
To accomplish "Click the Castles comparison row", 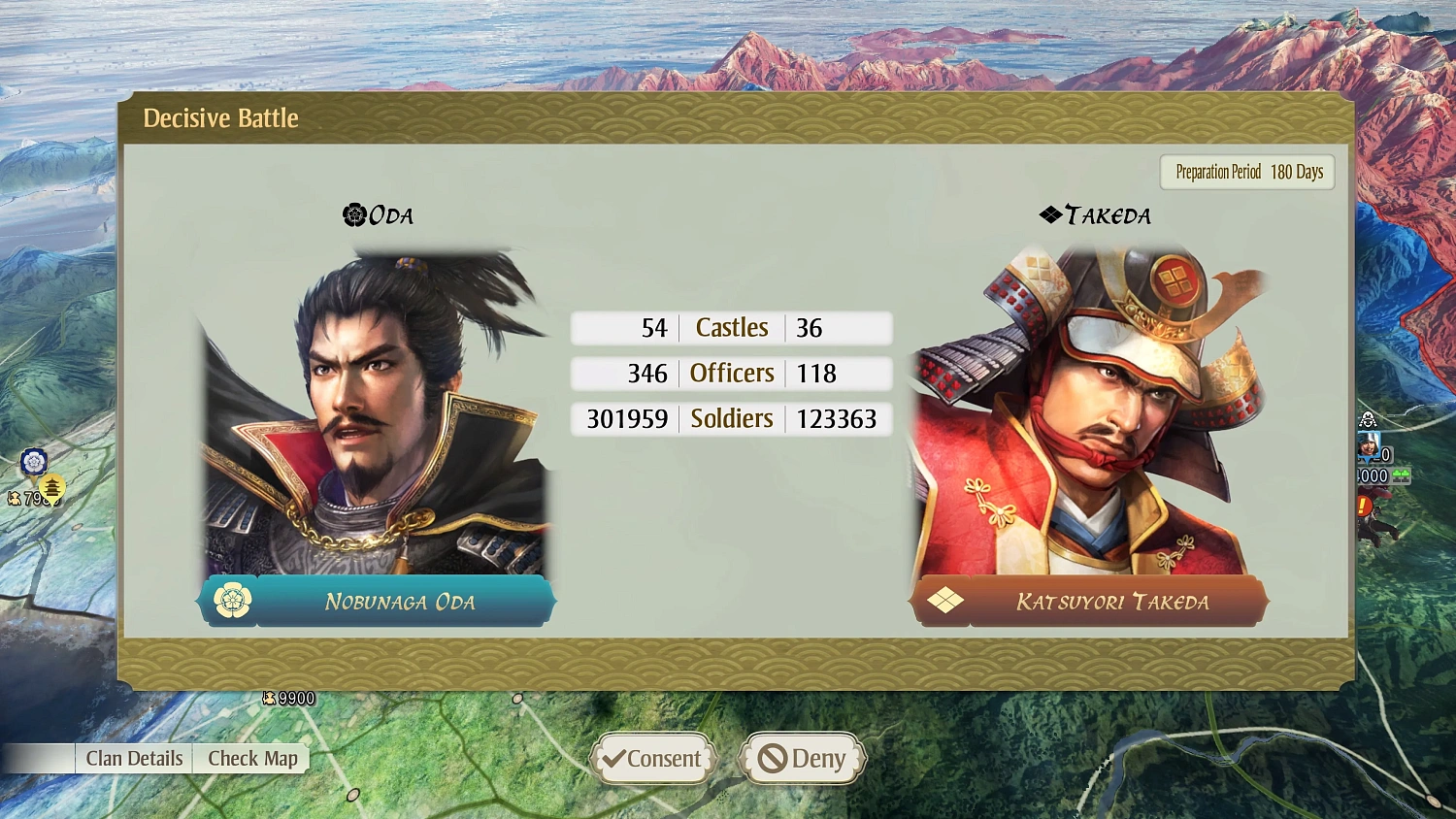I will (731, 327).
